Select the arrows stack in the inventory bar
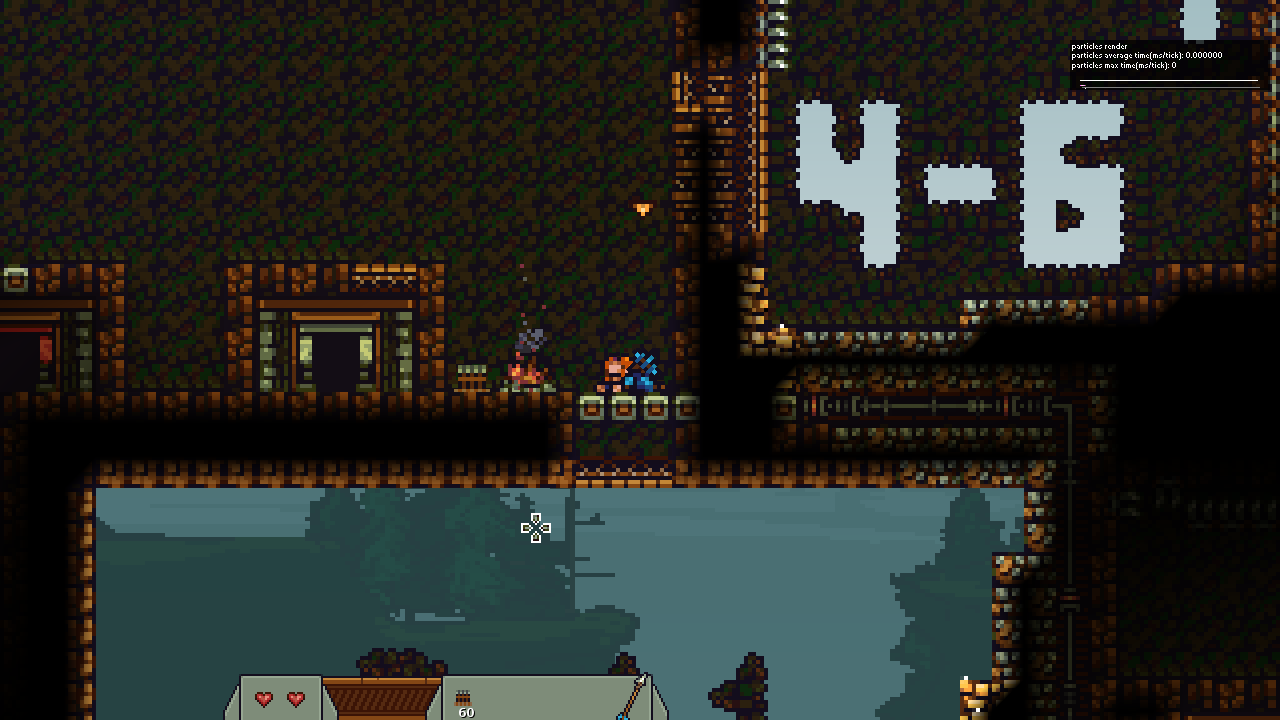This screenshot has height=720, width=1280. pyautogui.click(x=464, y=700)
